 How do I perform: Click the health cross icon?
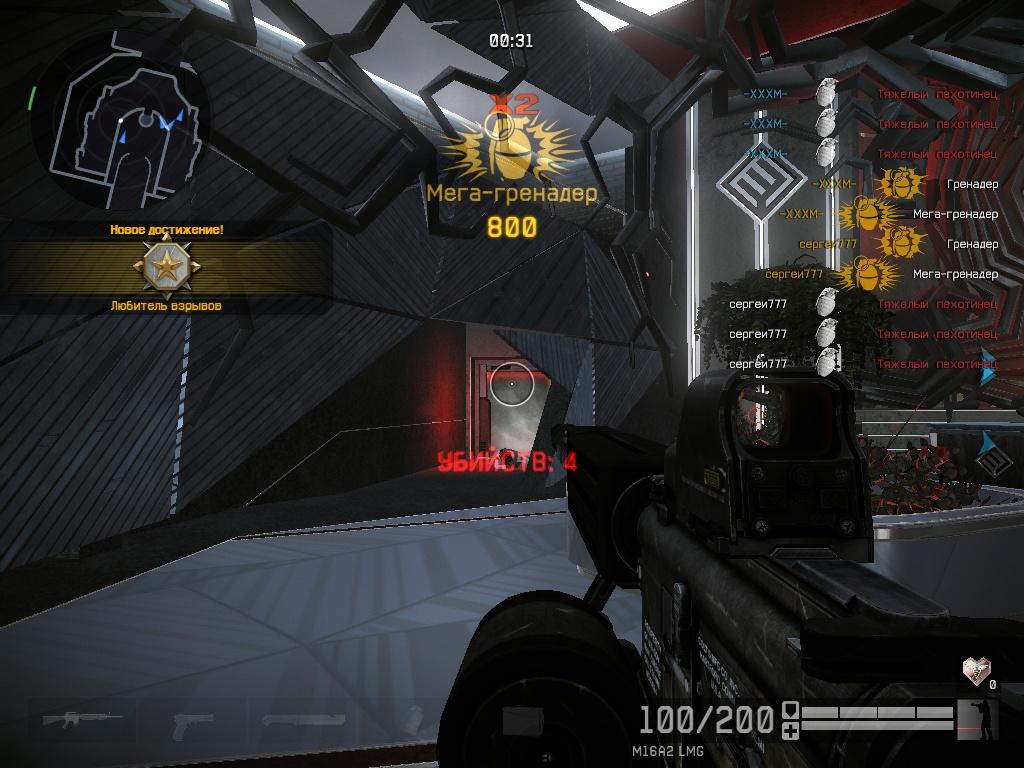[x=790, y=731]
